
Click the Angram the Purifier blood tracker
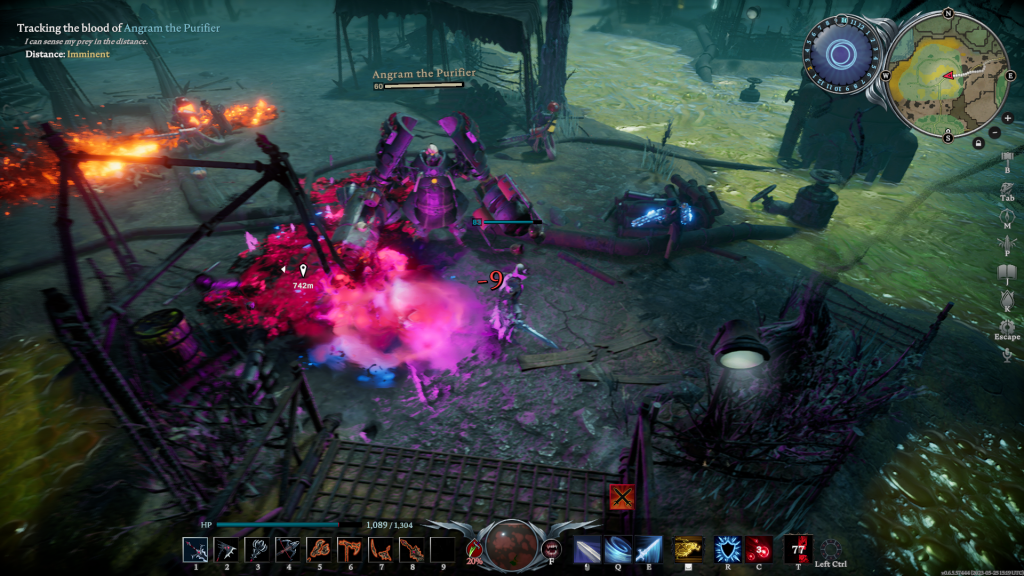[x=118, y=28]
